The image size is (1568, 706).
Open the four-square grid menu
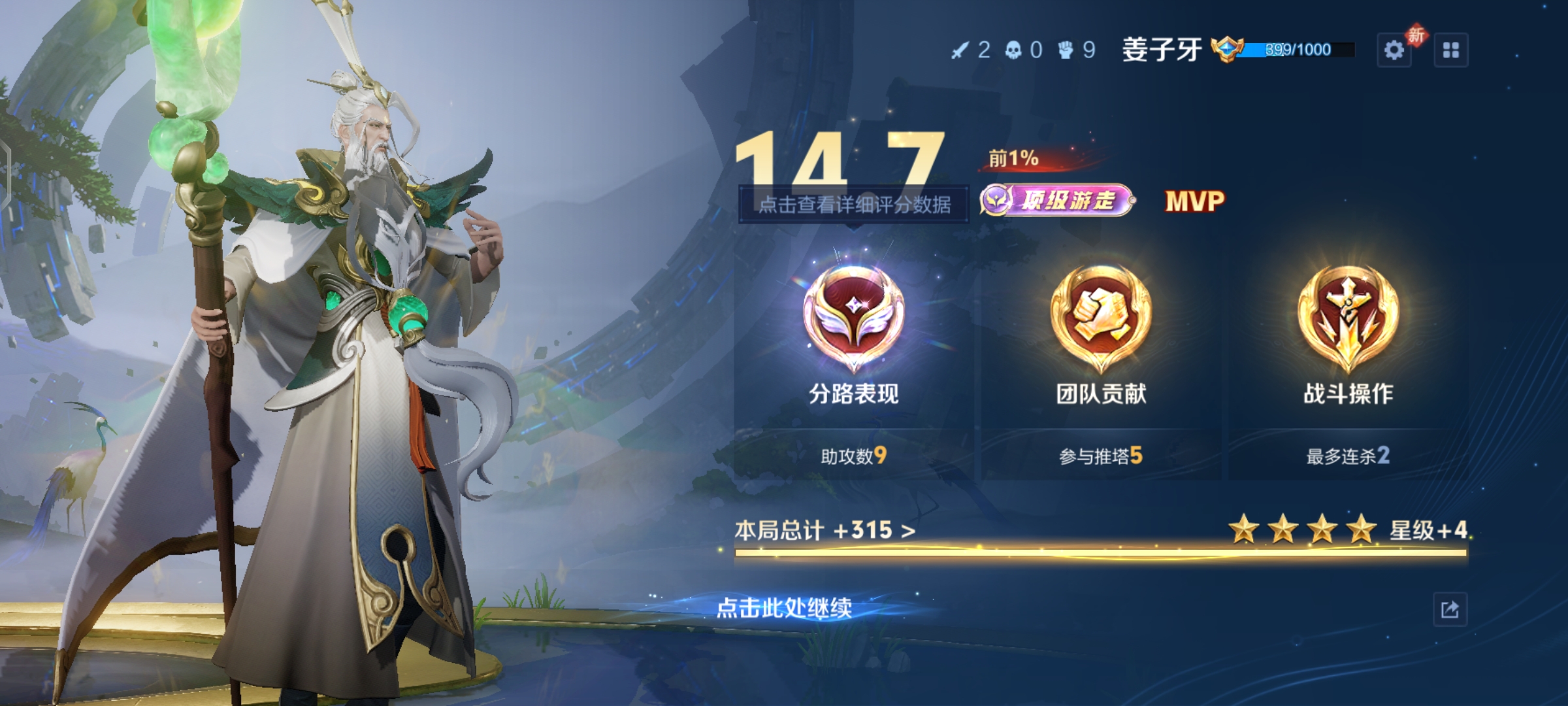click(1451, 50)
